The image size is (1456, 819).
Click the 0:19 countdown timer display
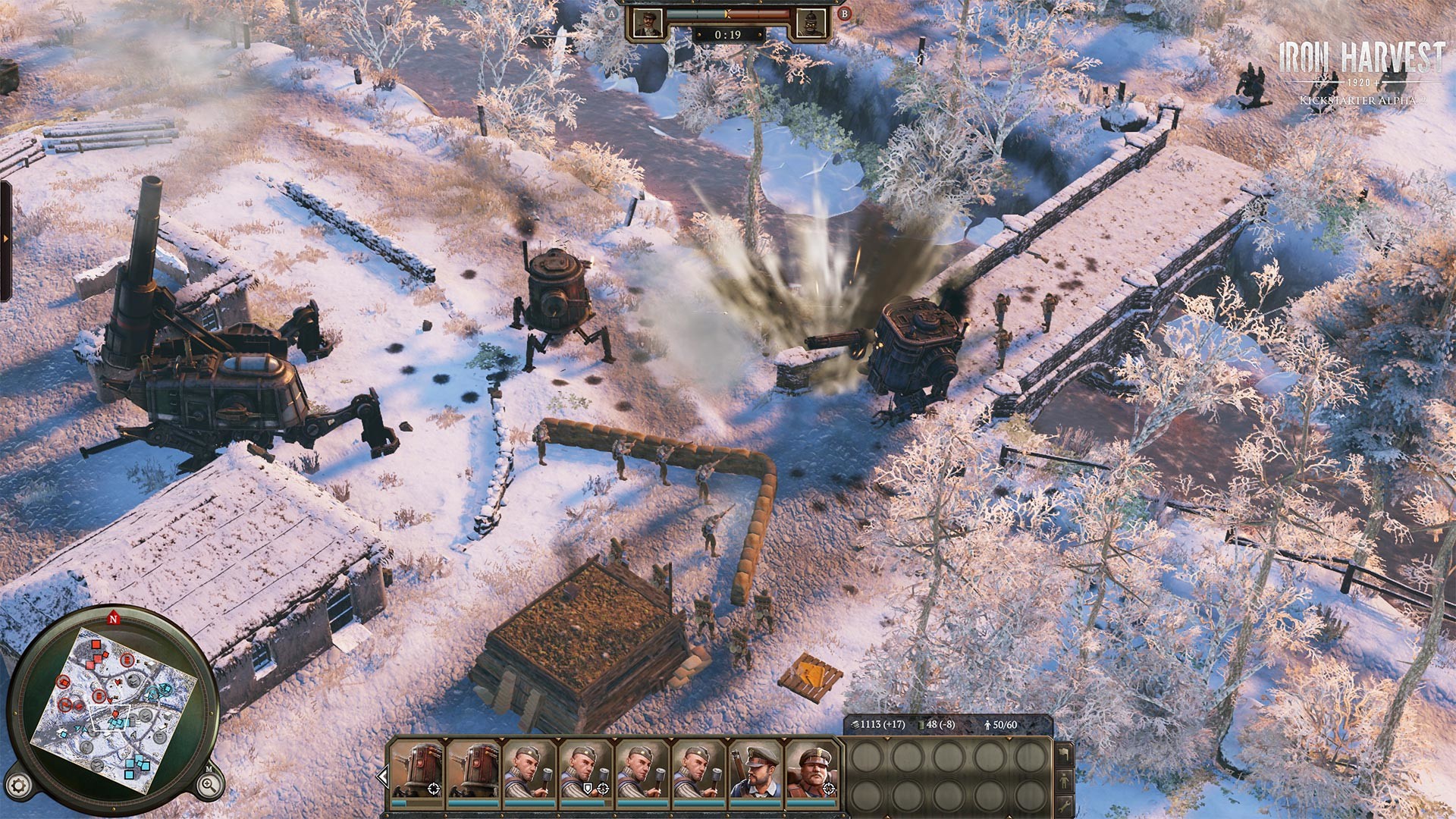(x=728, y=34)
